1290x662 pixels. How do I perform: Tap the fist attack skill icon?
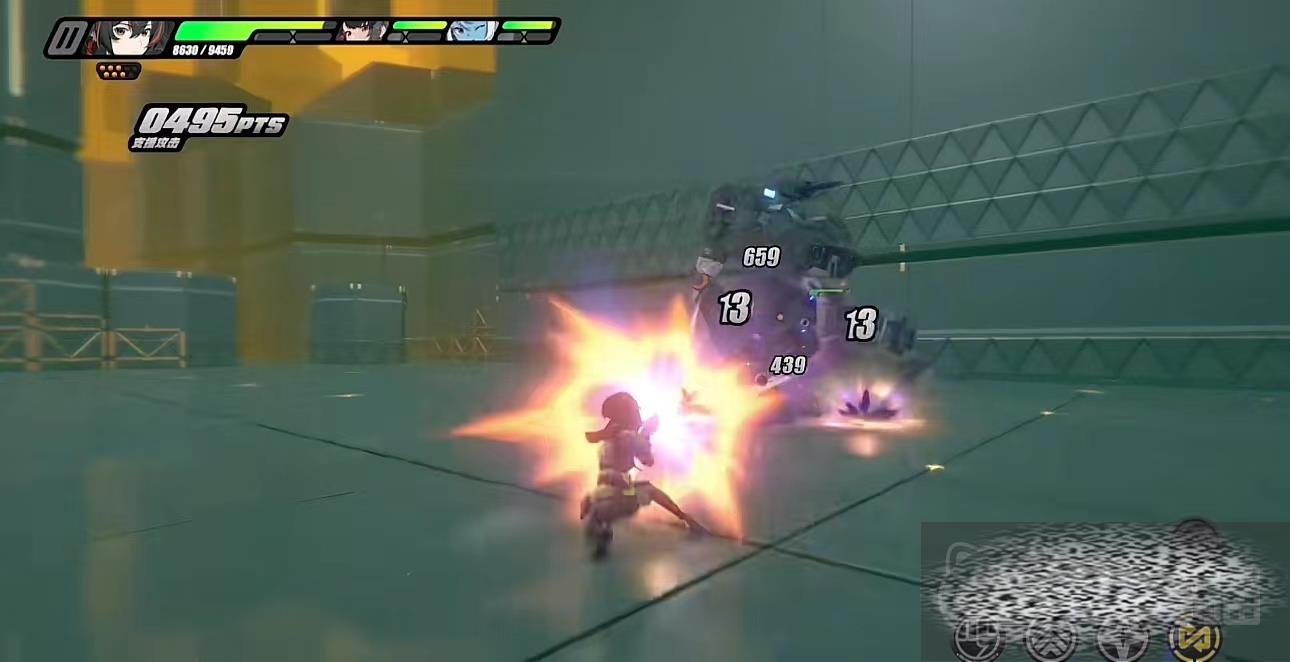978,639
